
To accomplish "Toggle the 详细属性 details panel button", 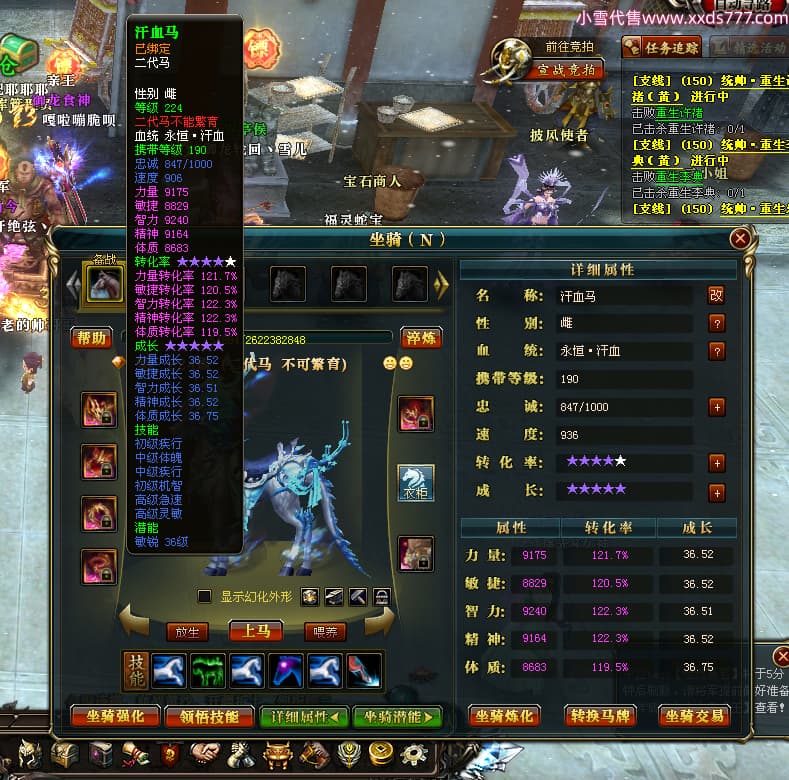I will (304, 716).
